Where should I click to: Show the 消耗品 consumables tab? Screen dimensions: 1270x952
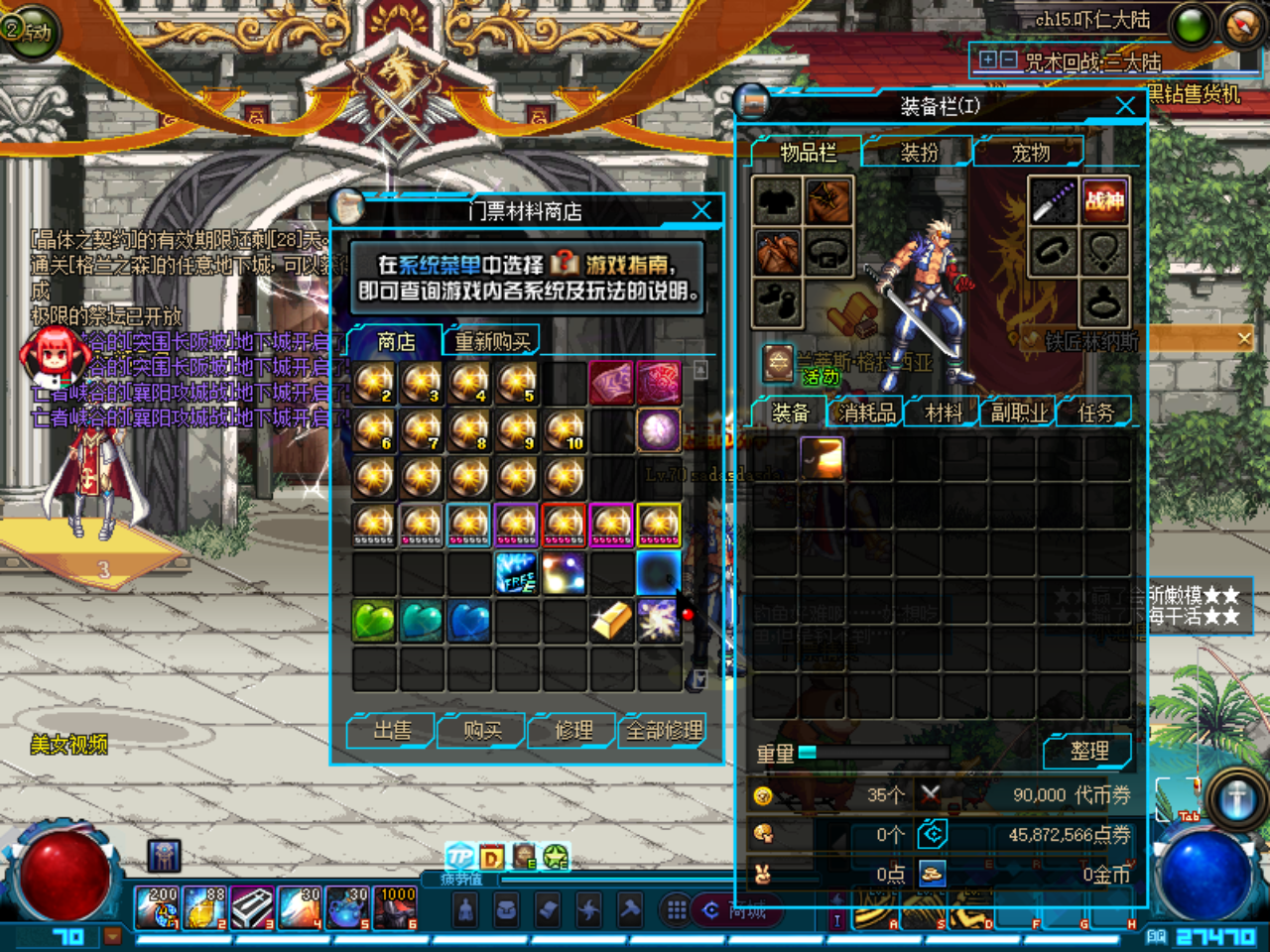pos(866,413)
